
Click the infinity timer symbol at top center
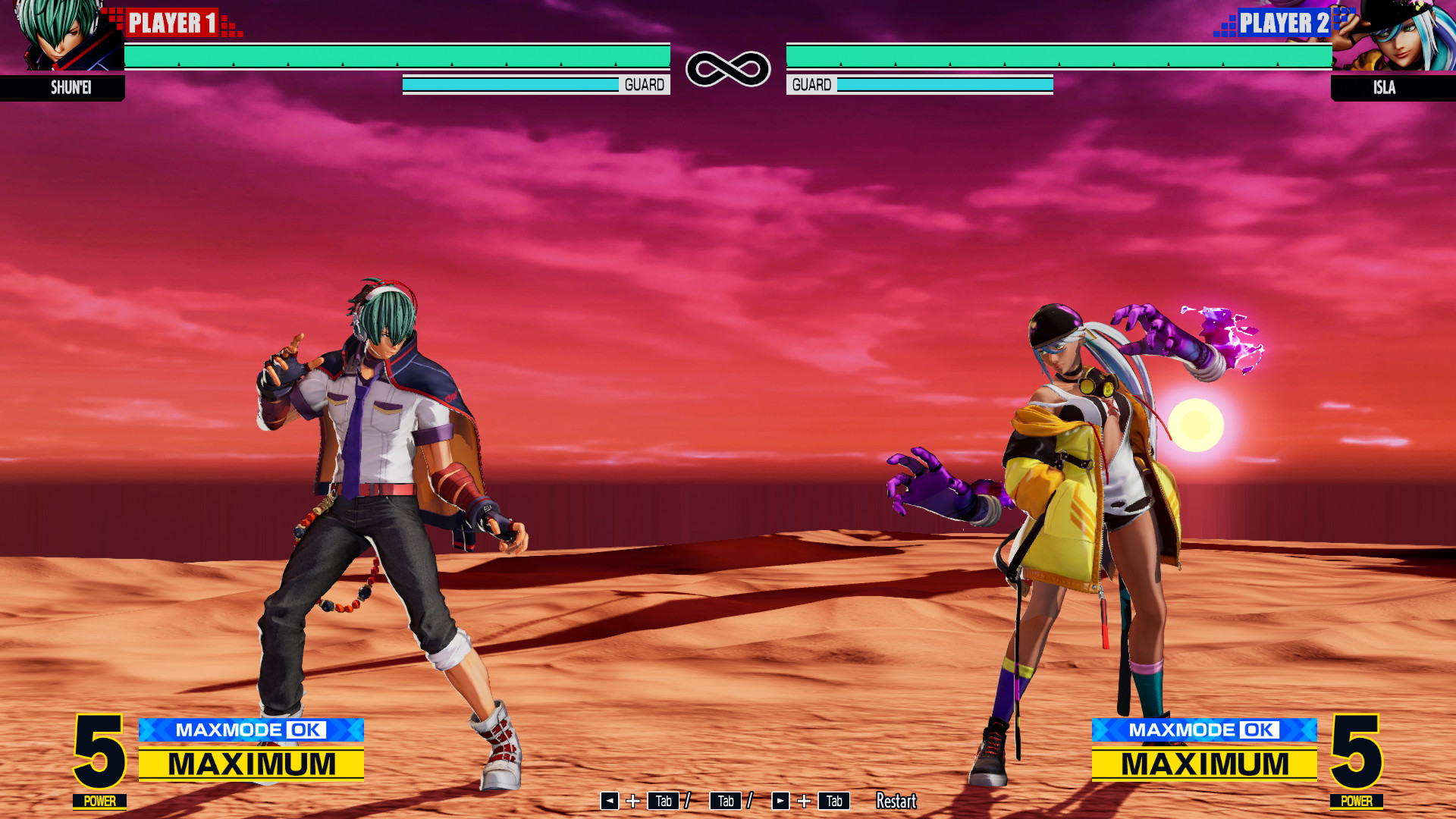click(726, 67)
